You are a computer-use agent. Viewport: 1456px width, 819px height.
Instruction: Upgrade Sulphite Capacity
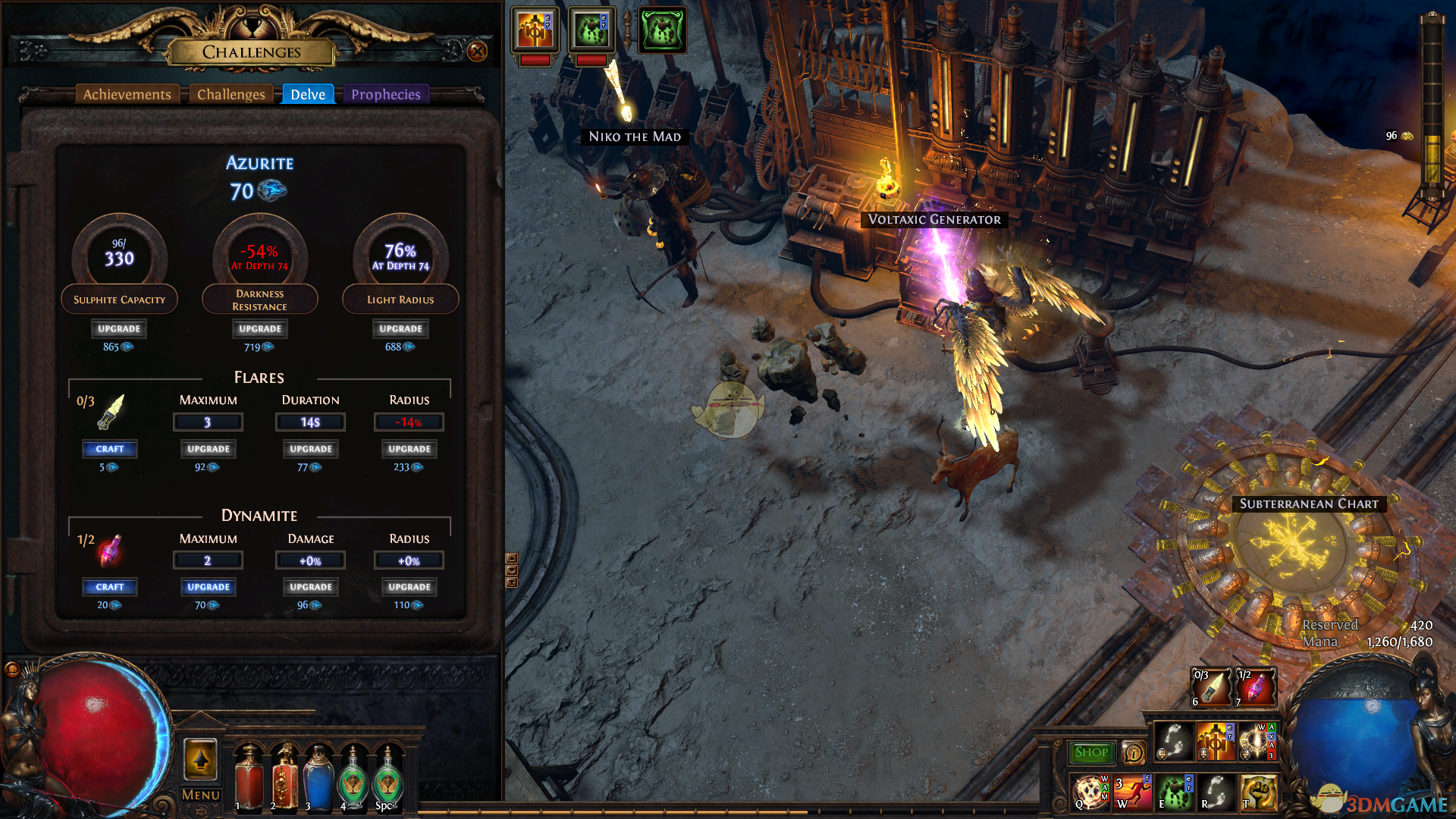coord(119,328)
